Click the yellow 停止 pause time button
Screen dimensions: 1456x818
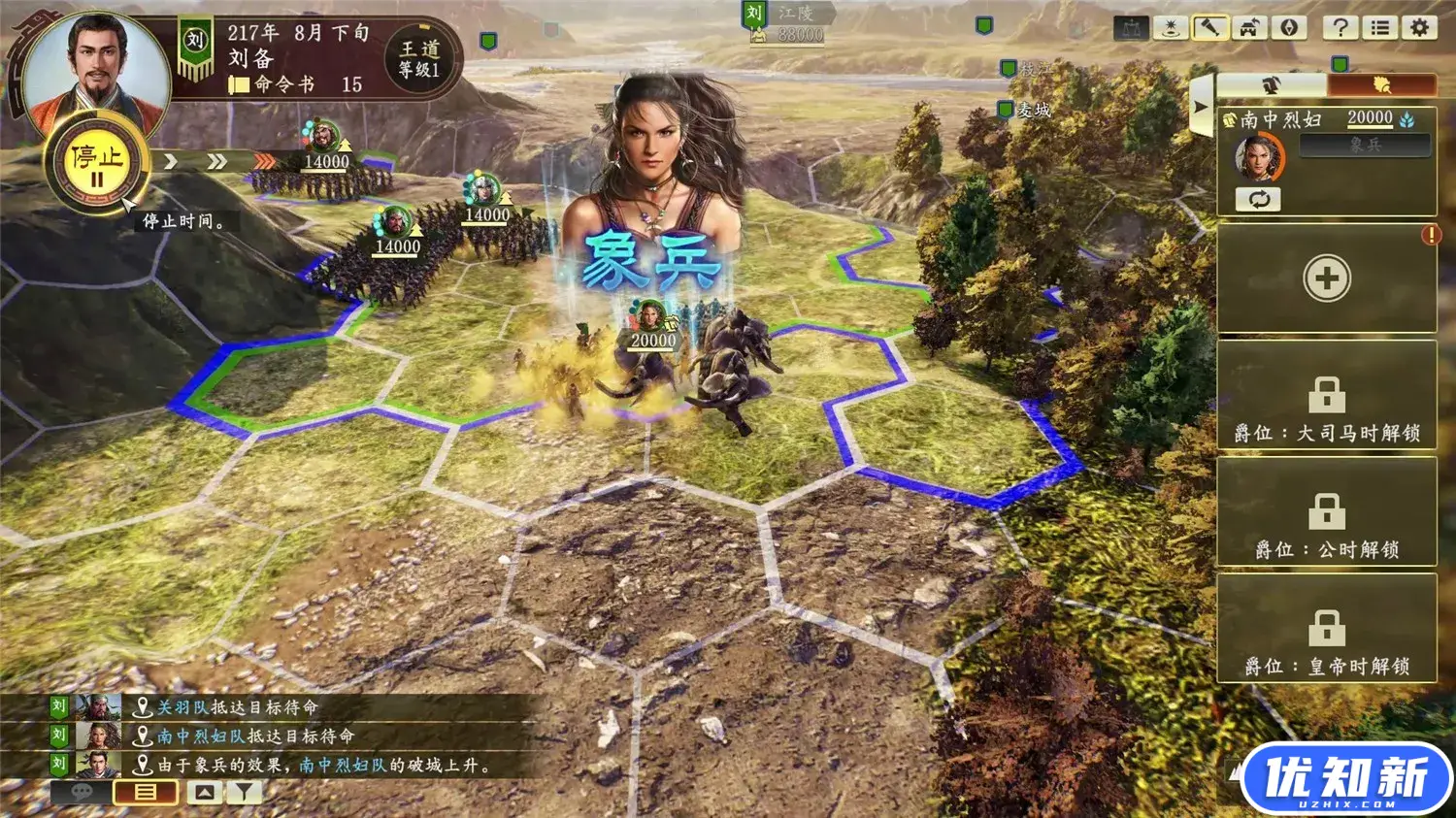coord(95,164)
